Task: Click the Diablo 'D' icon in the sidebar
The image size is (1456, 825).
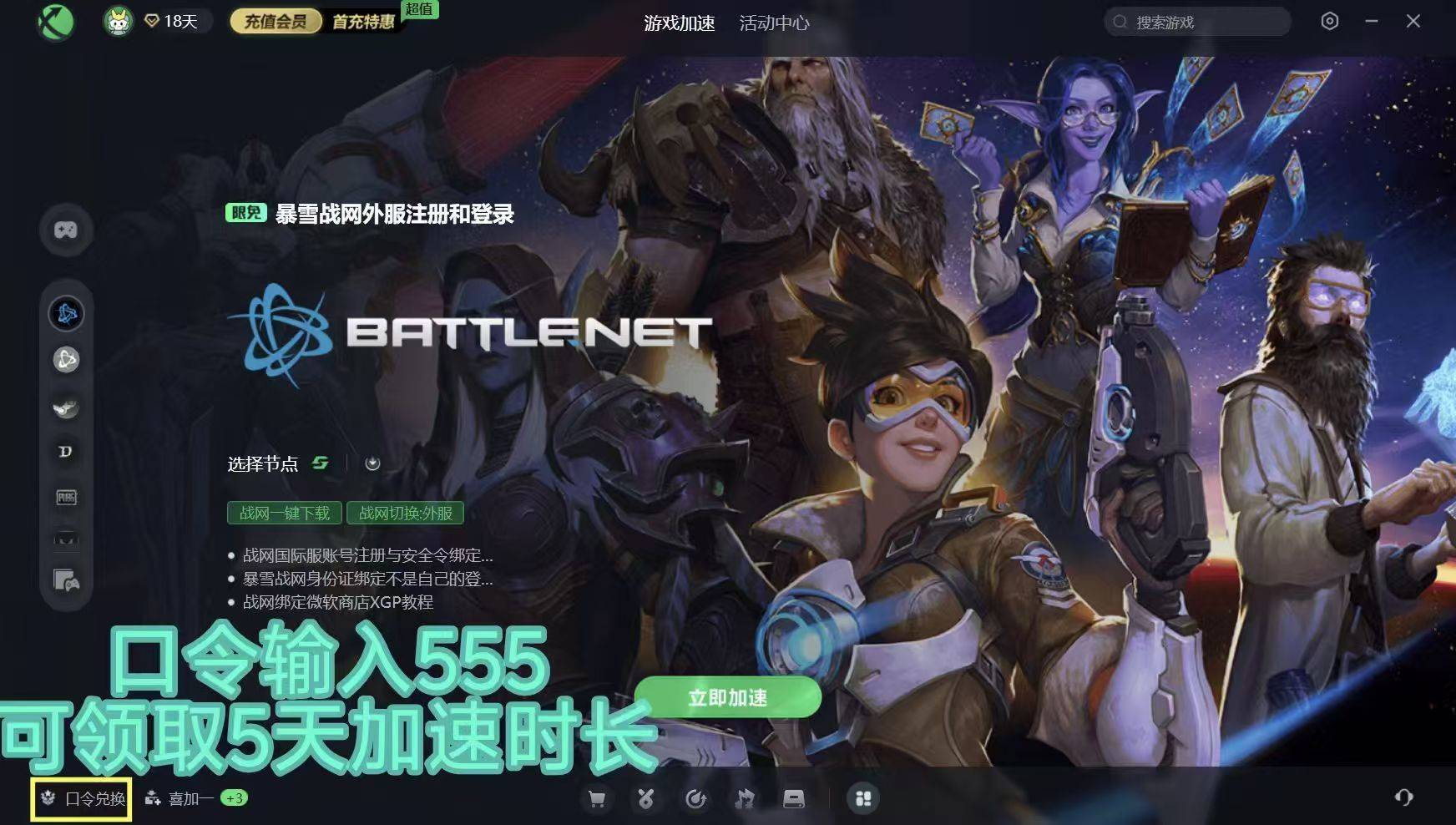Action: 67,451
